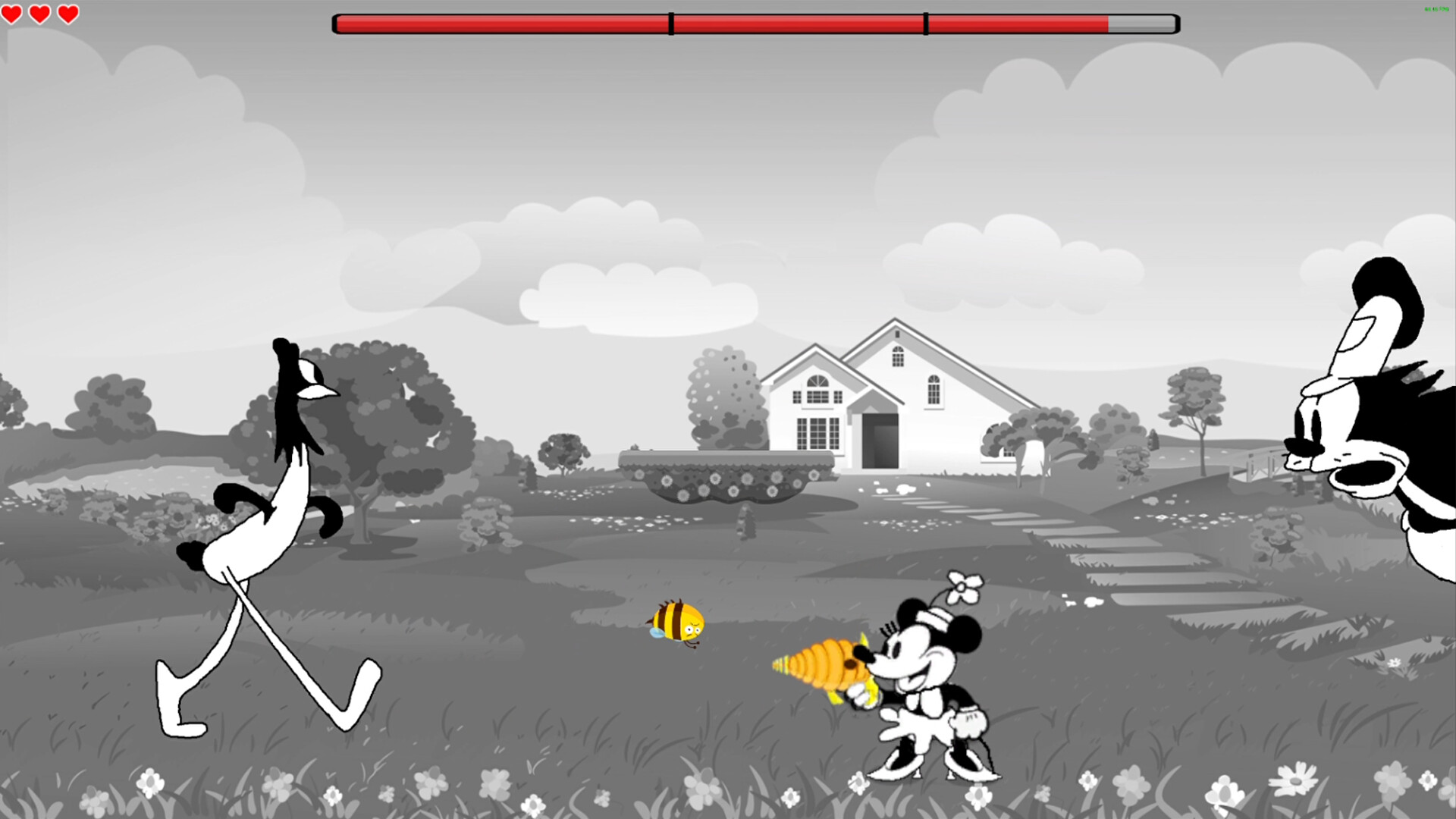Click the third heart life icon
The height and width of the screenshot is (819, 1456).
pos(67,13)
